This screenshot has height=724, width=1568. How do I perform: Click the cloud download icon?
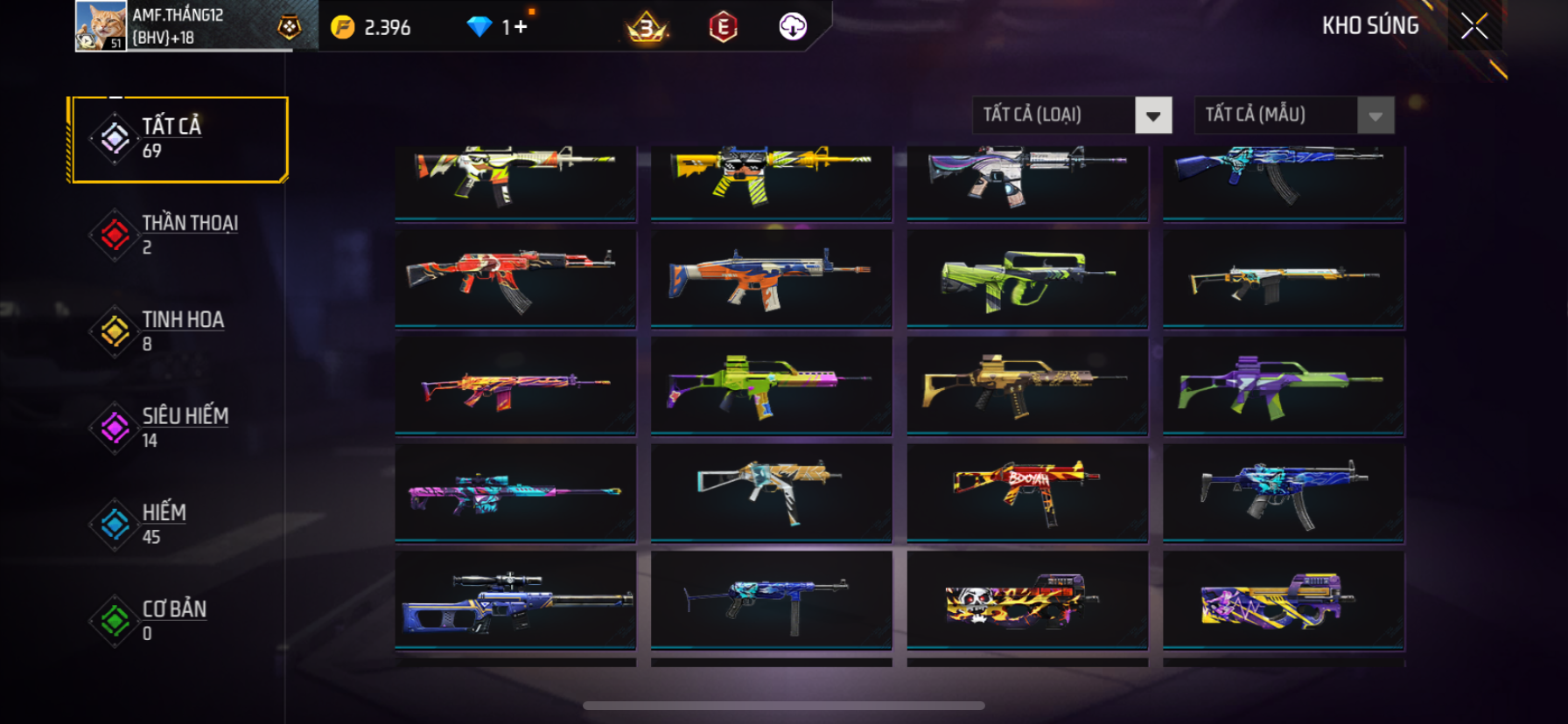(793, 27)
